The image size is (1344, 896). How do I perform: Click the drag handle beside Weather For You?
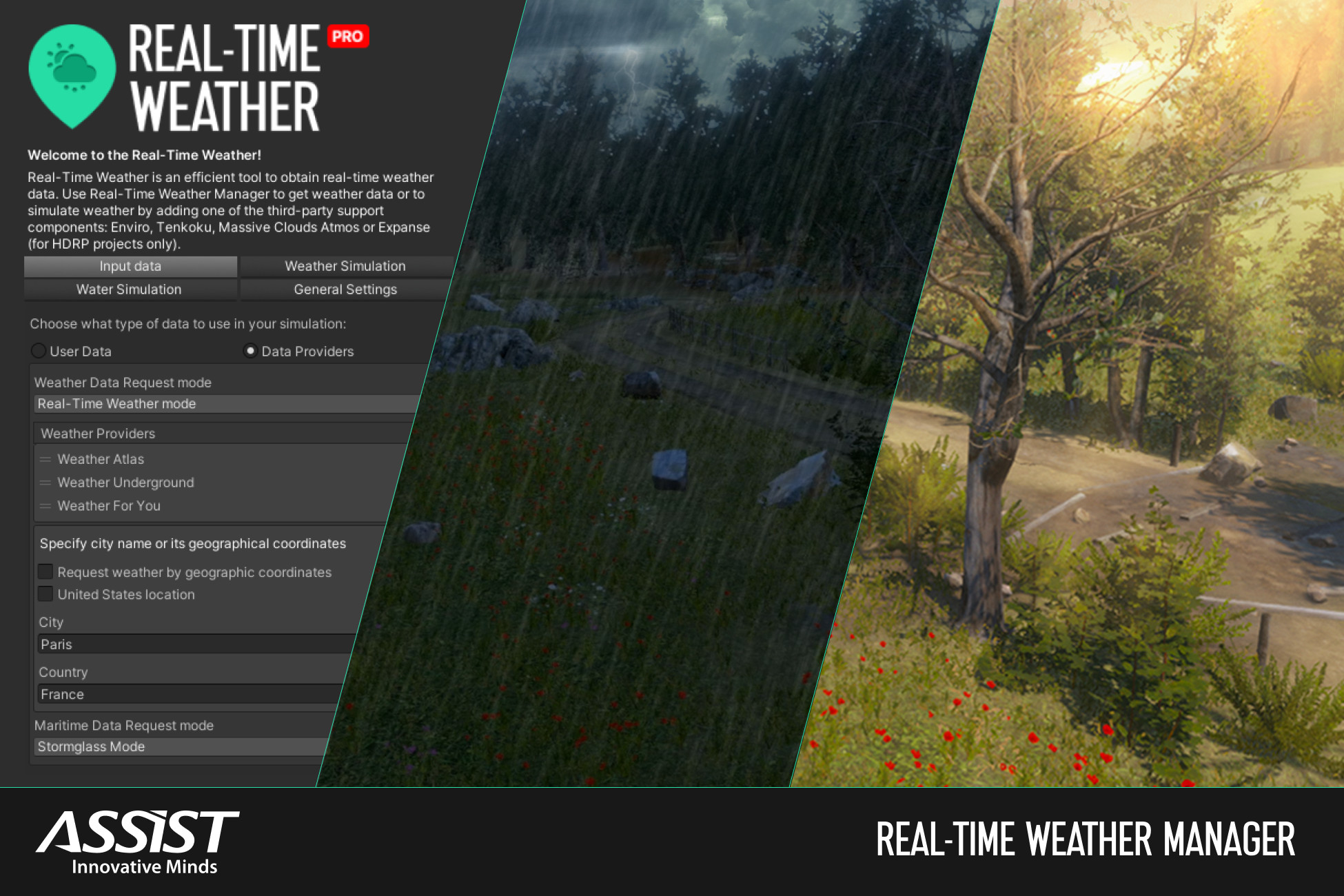coord(45,506)
